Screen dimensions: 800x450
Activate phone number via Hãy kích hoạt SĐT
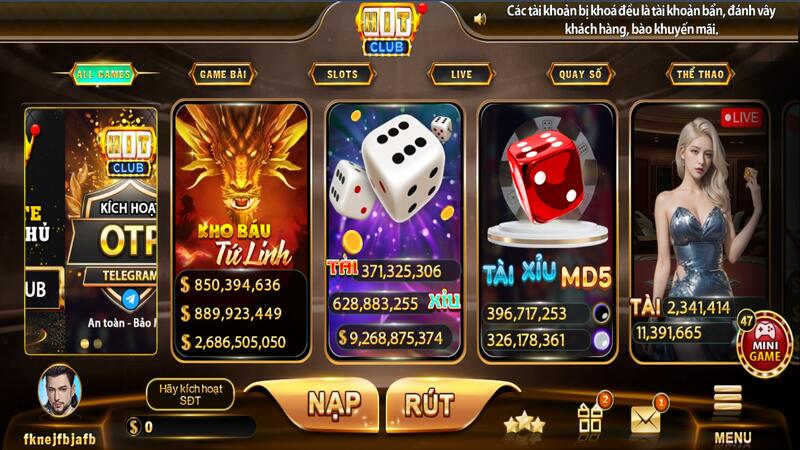[x=189, y=394]
